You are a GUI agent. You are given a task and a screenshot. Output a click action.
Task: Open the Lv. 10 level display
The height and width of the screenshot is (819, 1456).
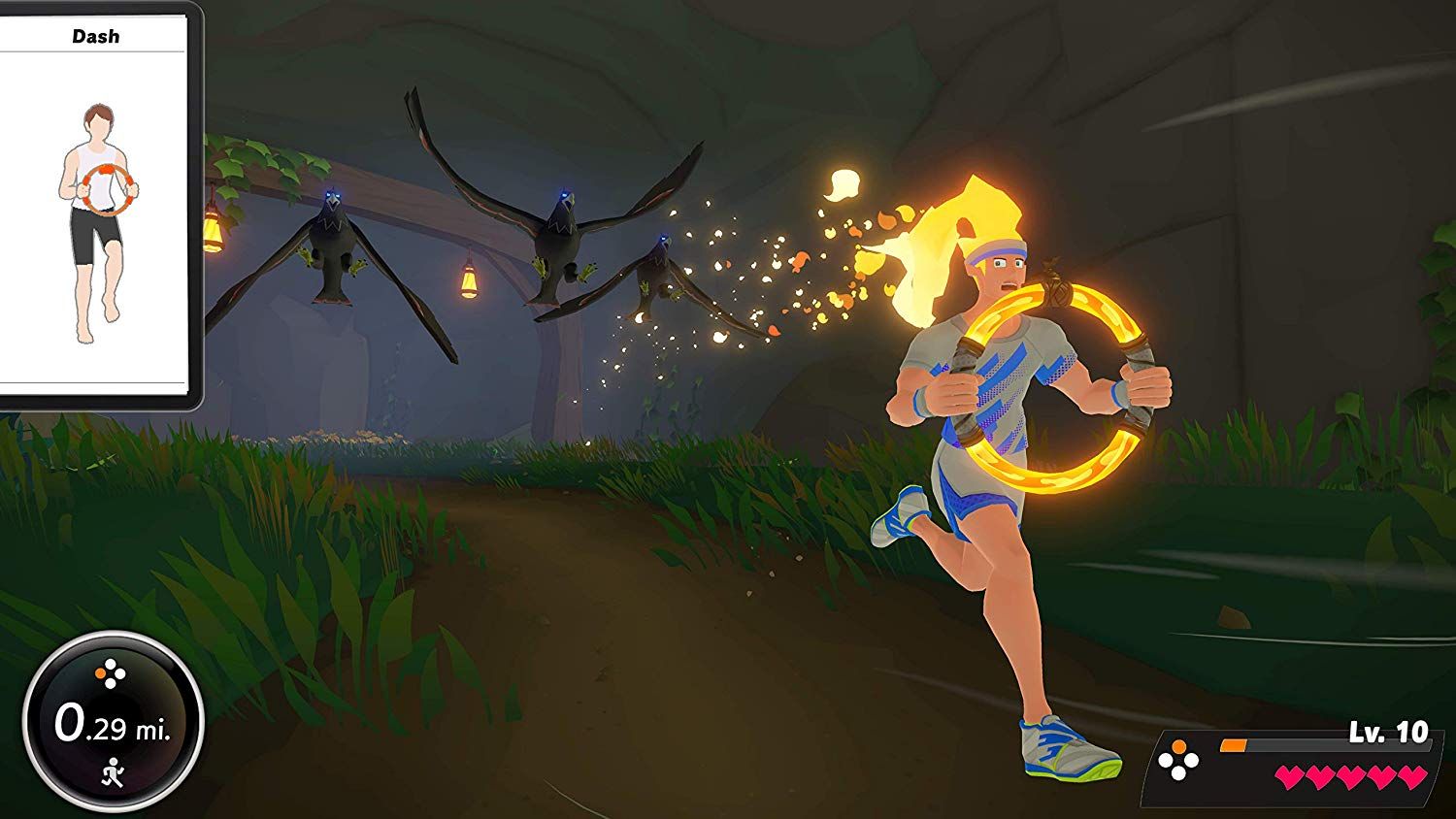(1388, 731)
